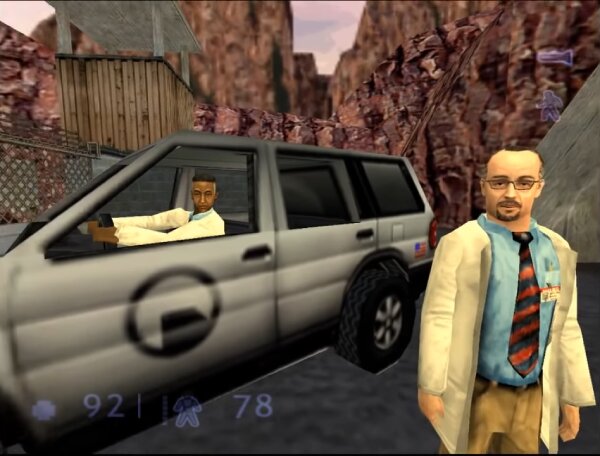Select the running figure HUD icon

click(549, 105)
